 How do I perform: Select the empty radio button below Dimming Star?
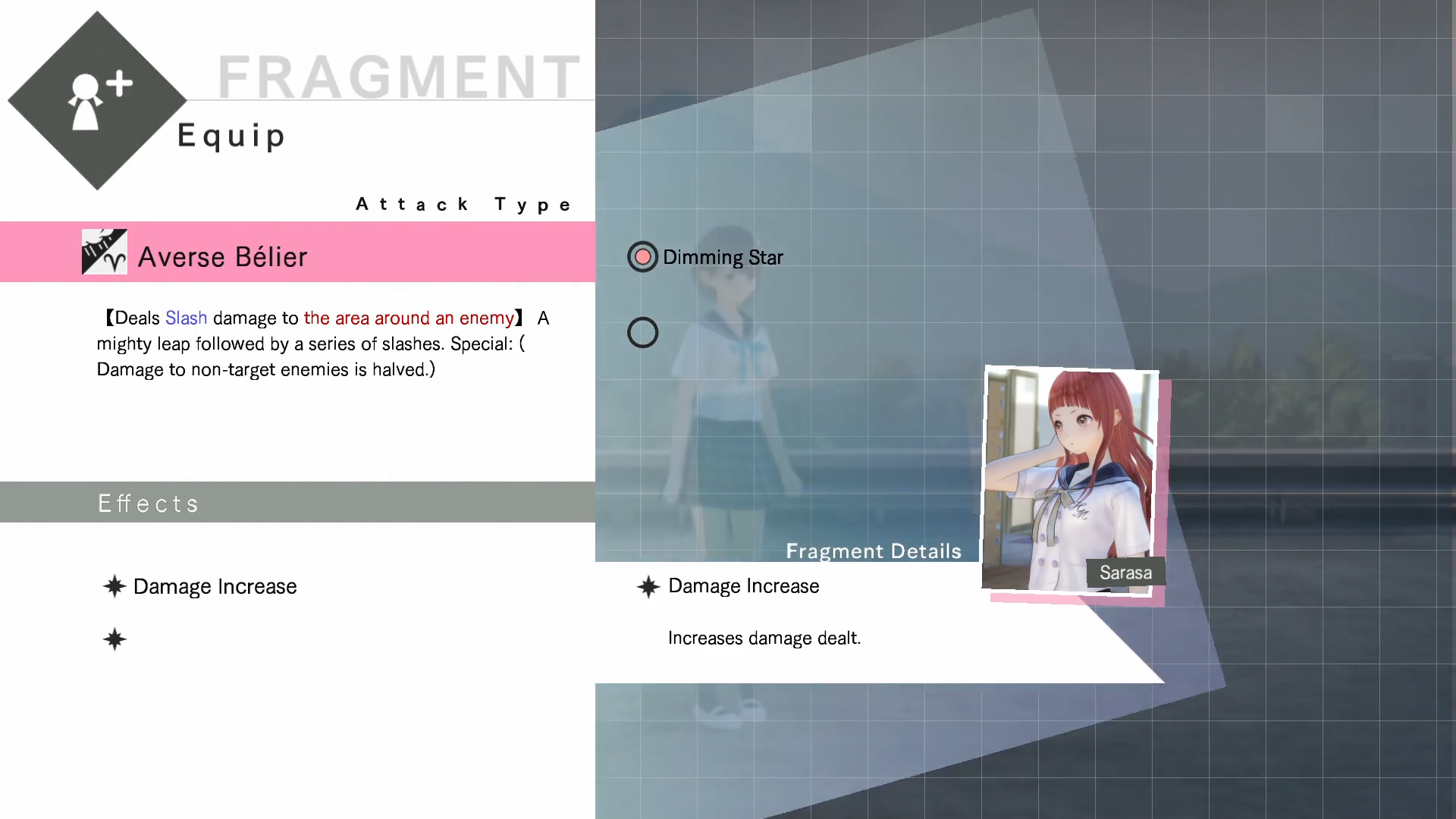click(642, 332)
